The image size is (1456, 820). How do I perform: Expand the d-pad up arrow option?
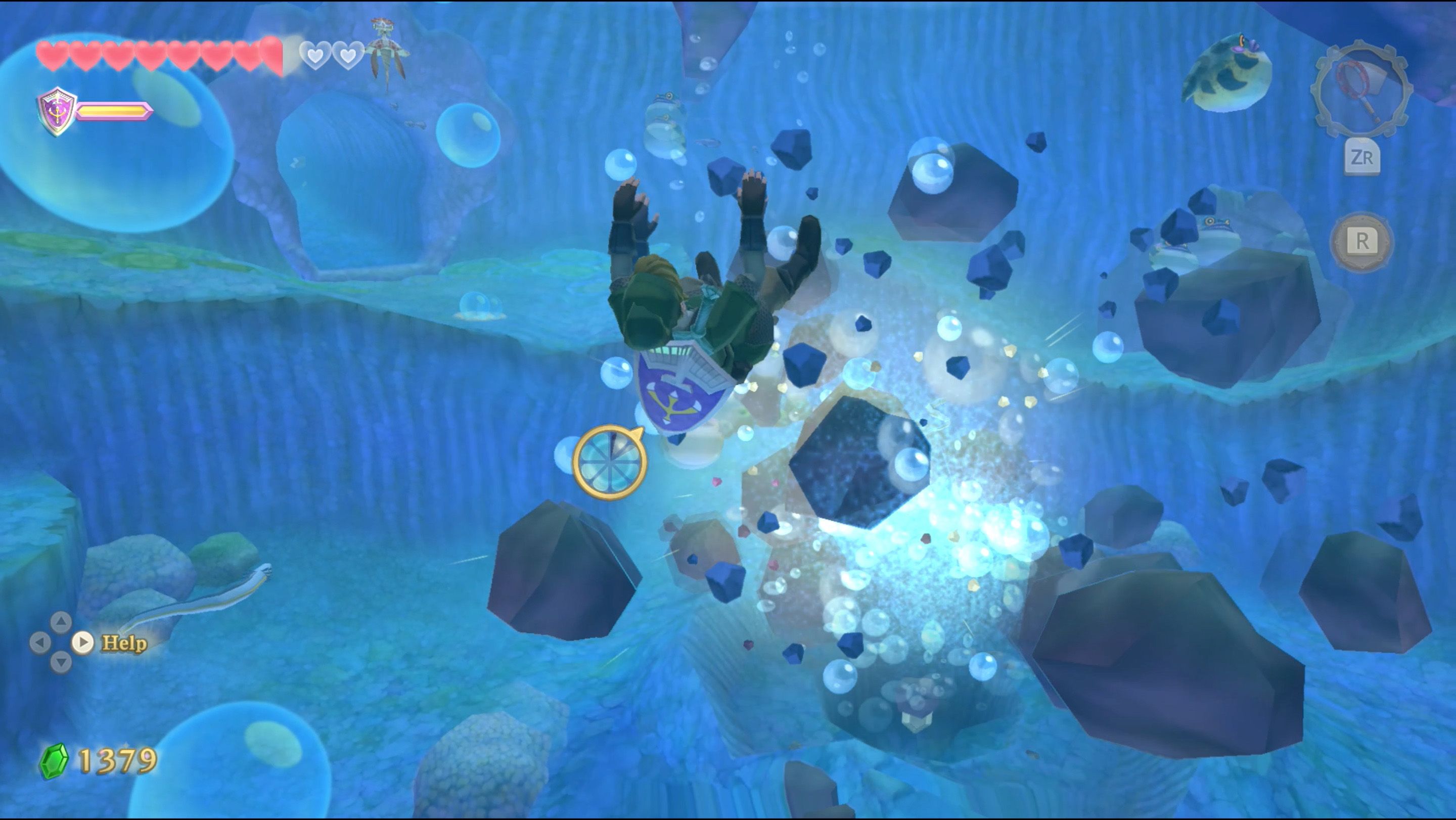(62, 622)
